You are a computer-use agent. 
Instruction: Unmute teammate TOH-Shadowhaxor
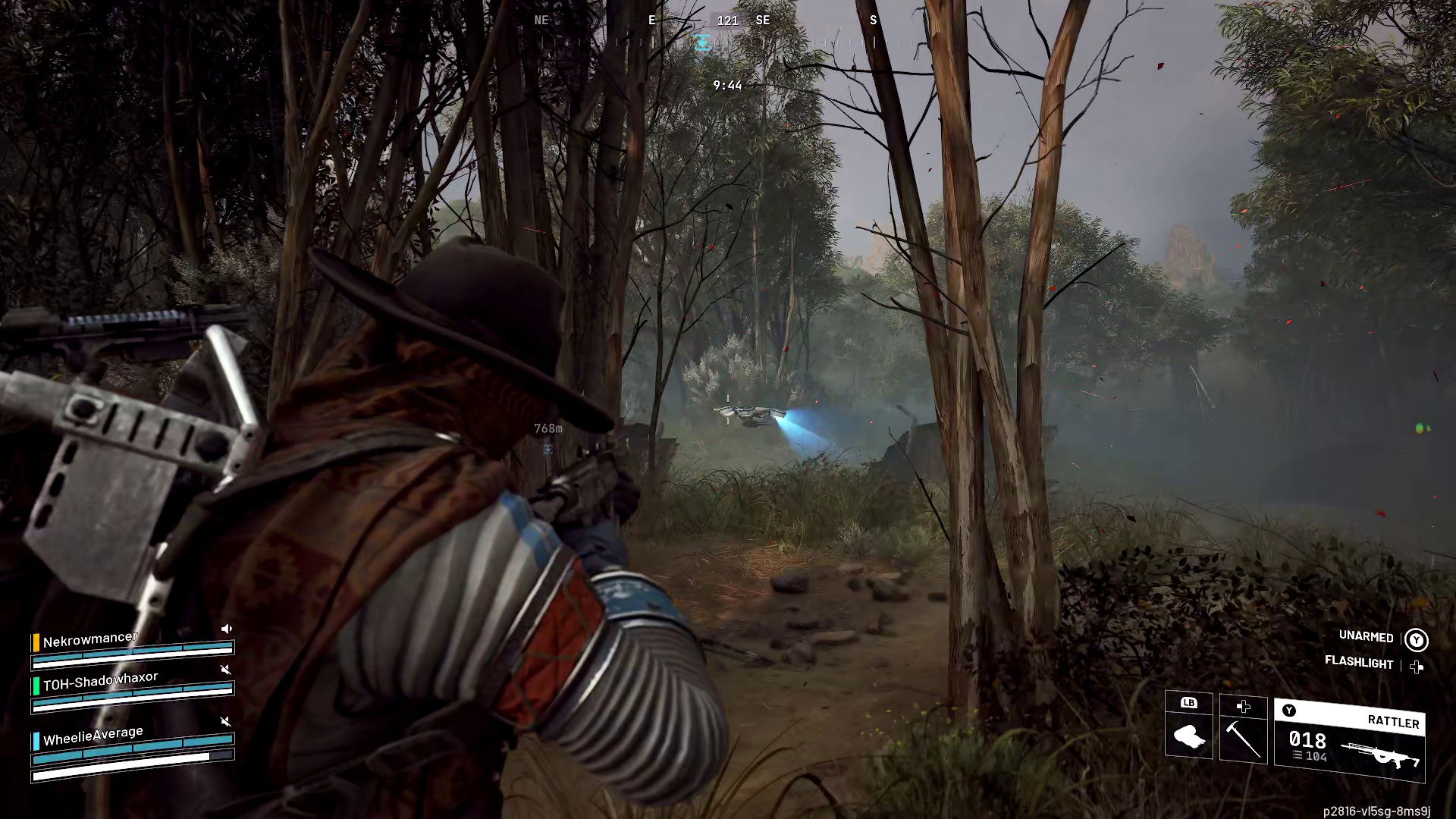point(225,670)
